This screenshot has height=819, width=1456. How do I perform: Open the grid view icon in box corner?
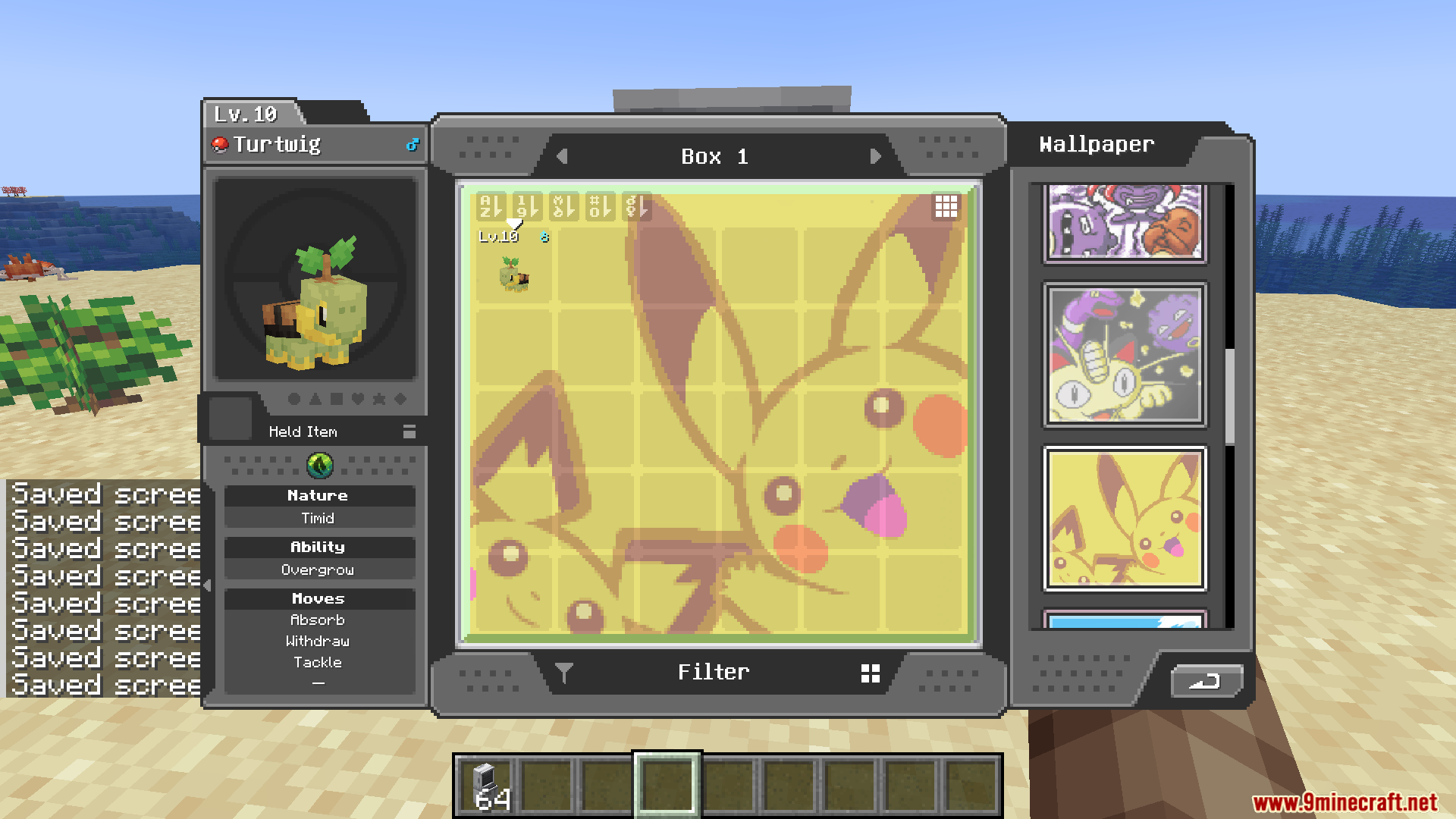pos(946,206)
